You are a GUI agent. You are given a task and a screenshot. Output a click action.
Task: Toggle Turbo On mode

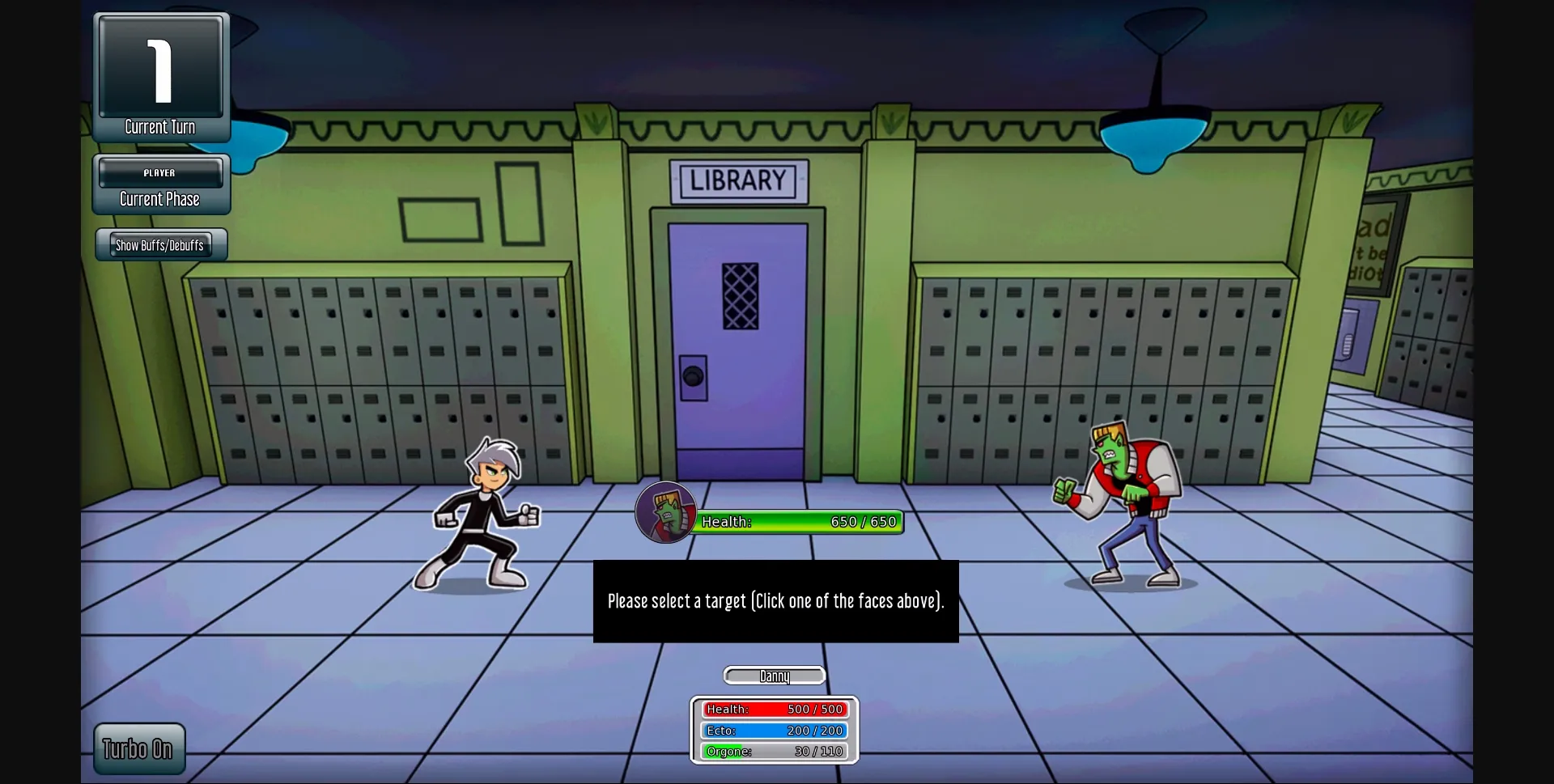pos(138,748)
